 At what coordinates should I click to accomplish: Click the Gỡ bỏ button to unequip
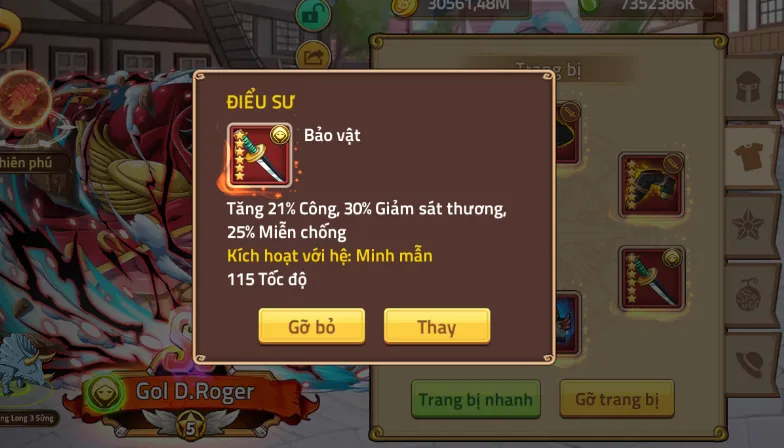coord(311,326)
